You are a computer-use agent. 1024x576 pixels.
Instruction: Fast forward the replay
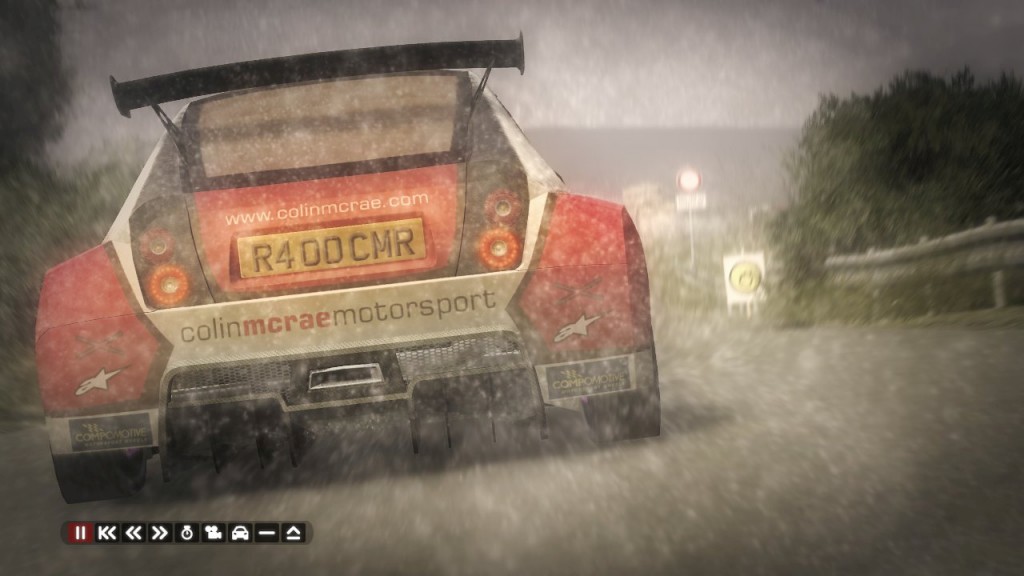(159, 533)
